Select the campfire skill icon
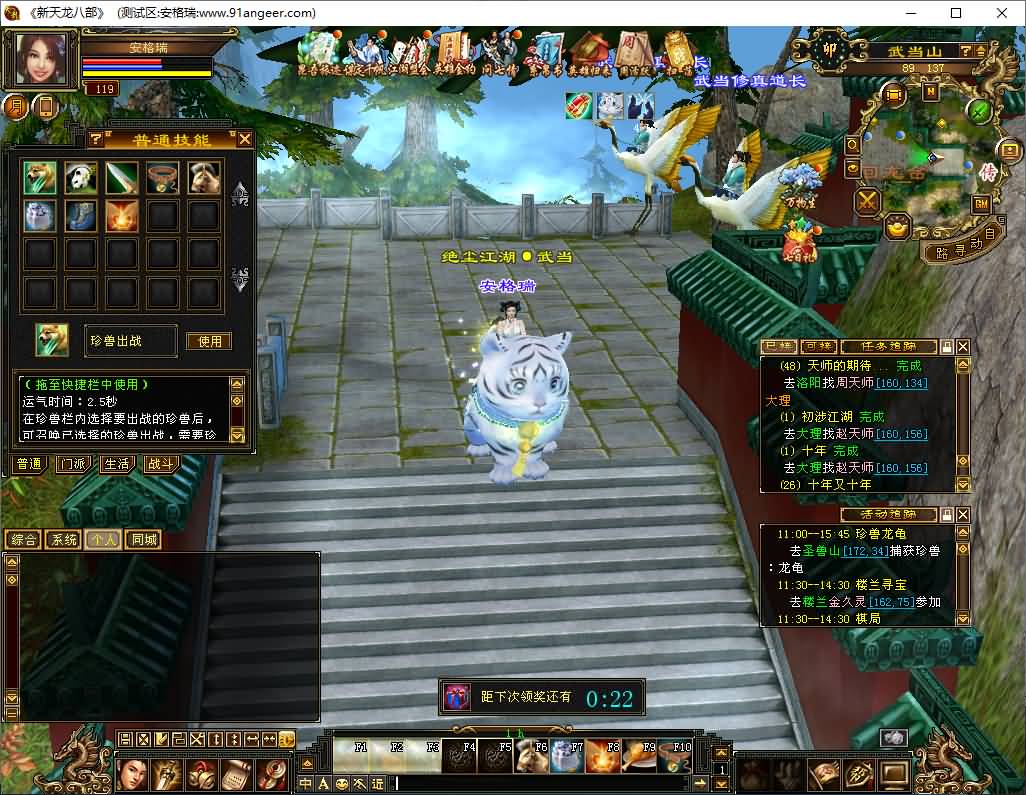 tap(122, 216)
